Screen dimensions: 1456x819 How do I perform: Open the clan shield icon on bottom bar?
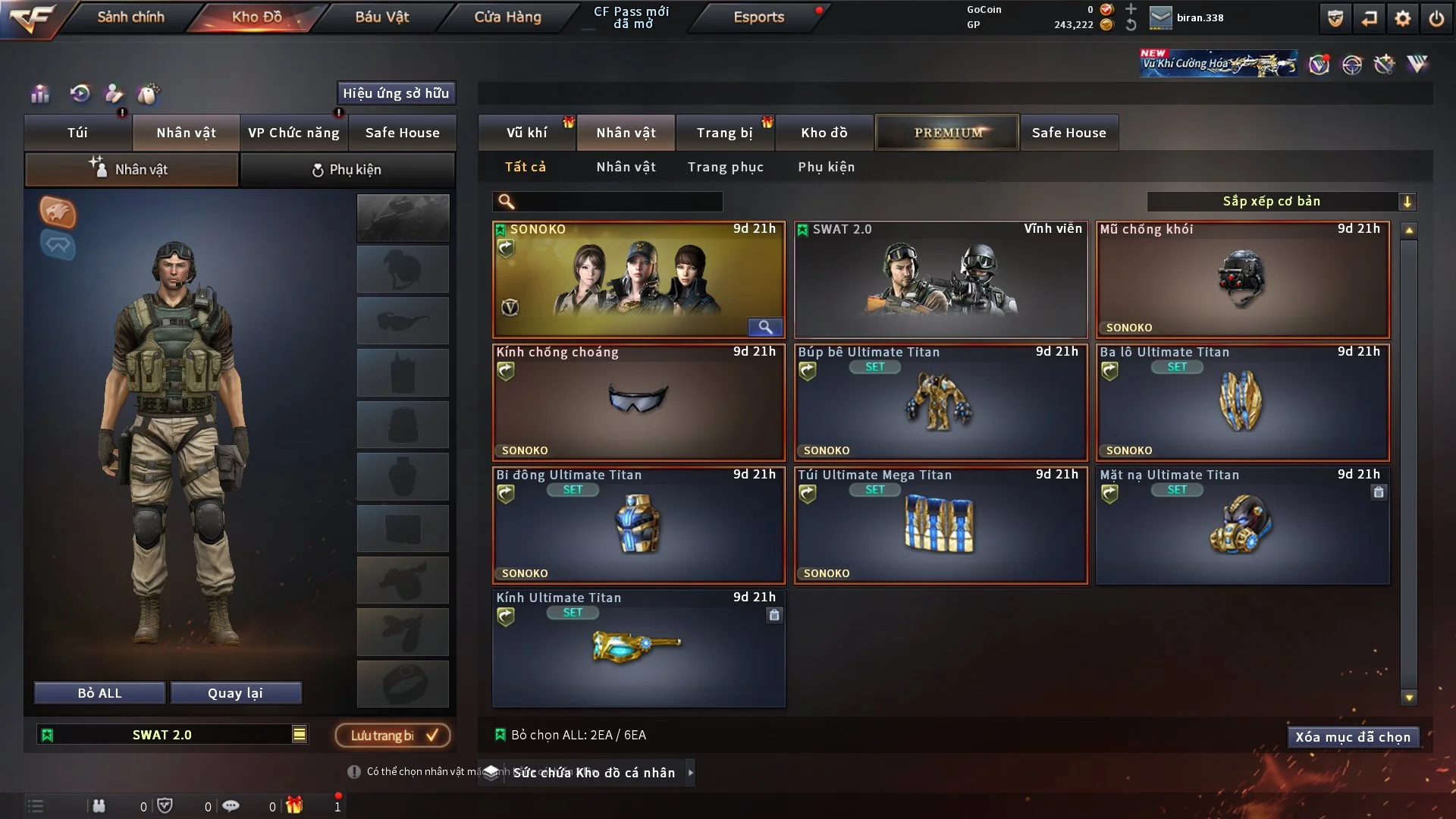coord(165,806)
